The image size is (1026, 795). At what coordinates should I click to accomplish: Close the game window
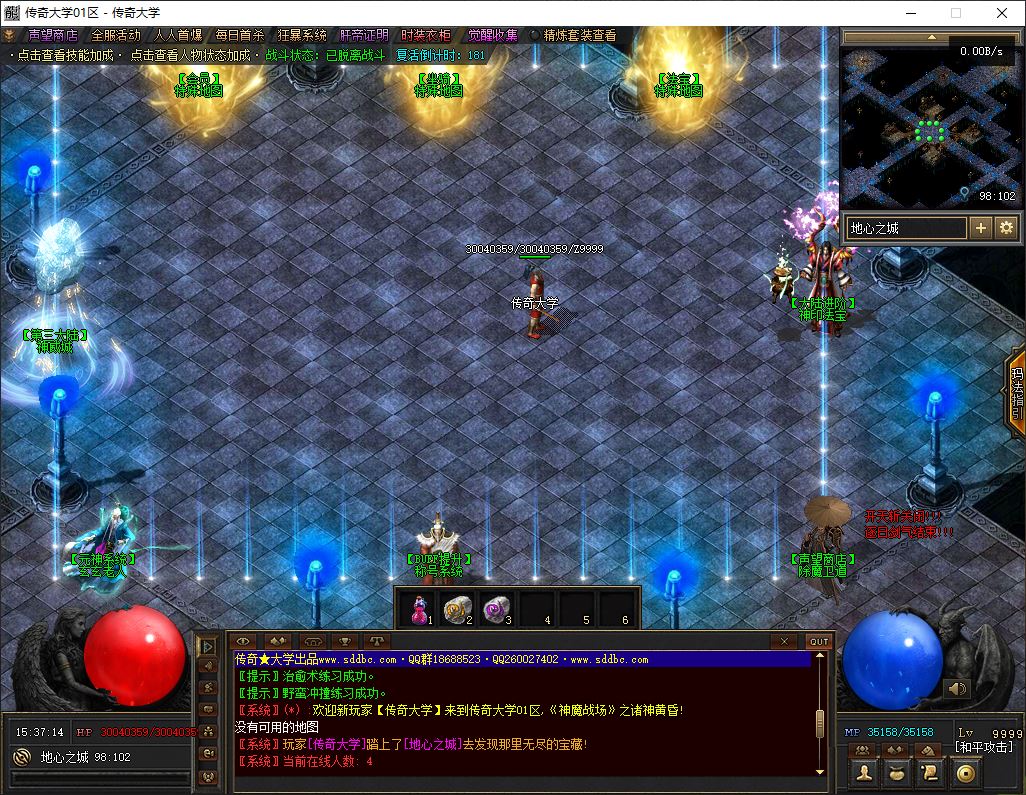pyautogui.click(x=1002, y=13)
